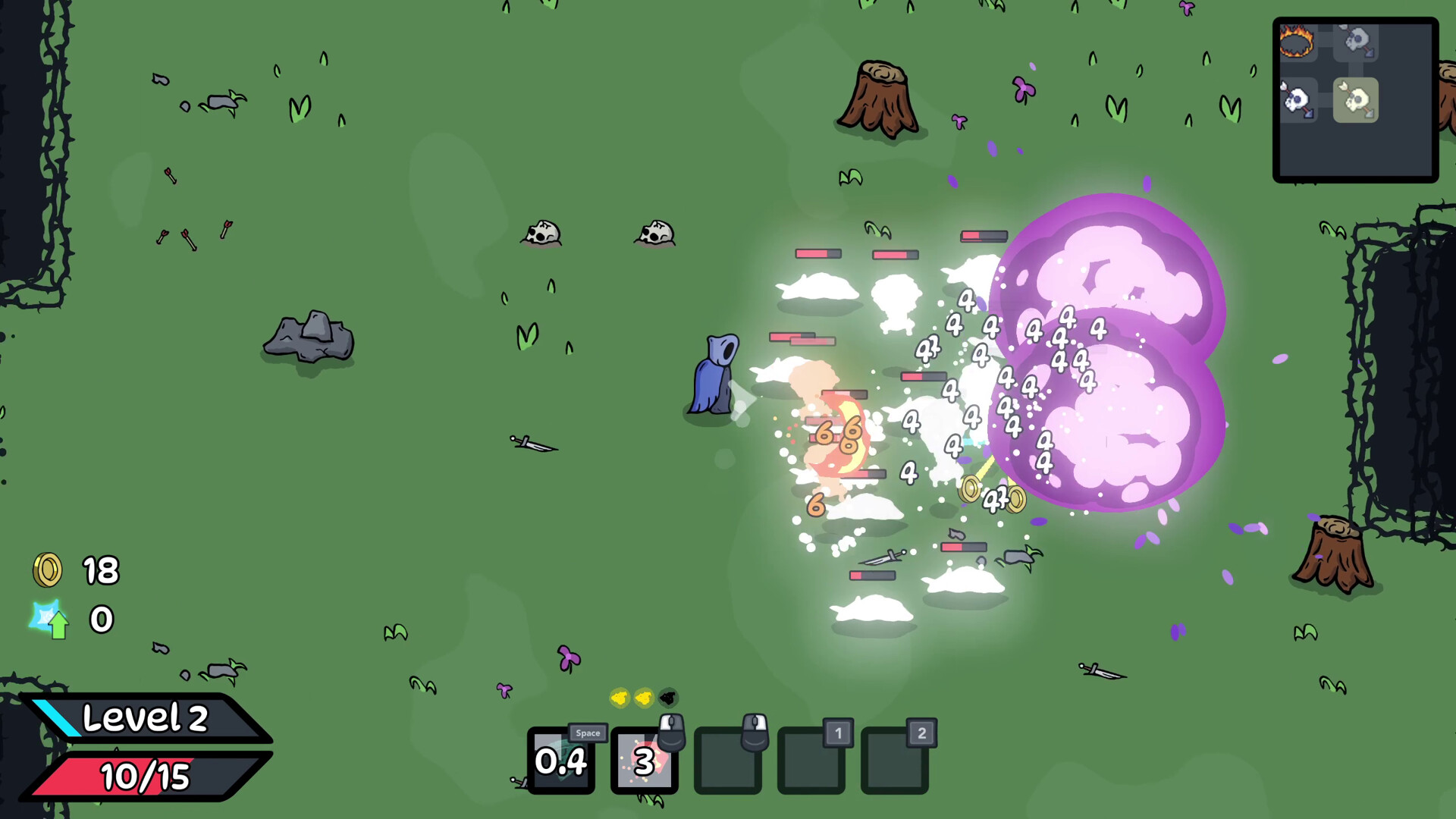Image resolution: width=1456 pixels, height=819 pixels.
Task: Click the empty hotkey slot labeled 1
Action: pyautogui.click(x=811, y=762)
